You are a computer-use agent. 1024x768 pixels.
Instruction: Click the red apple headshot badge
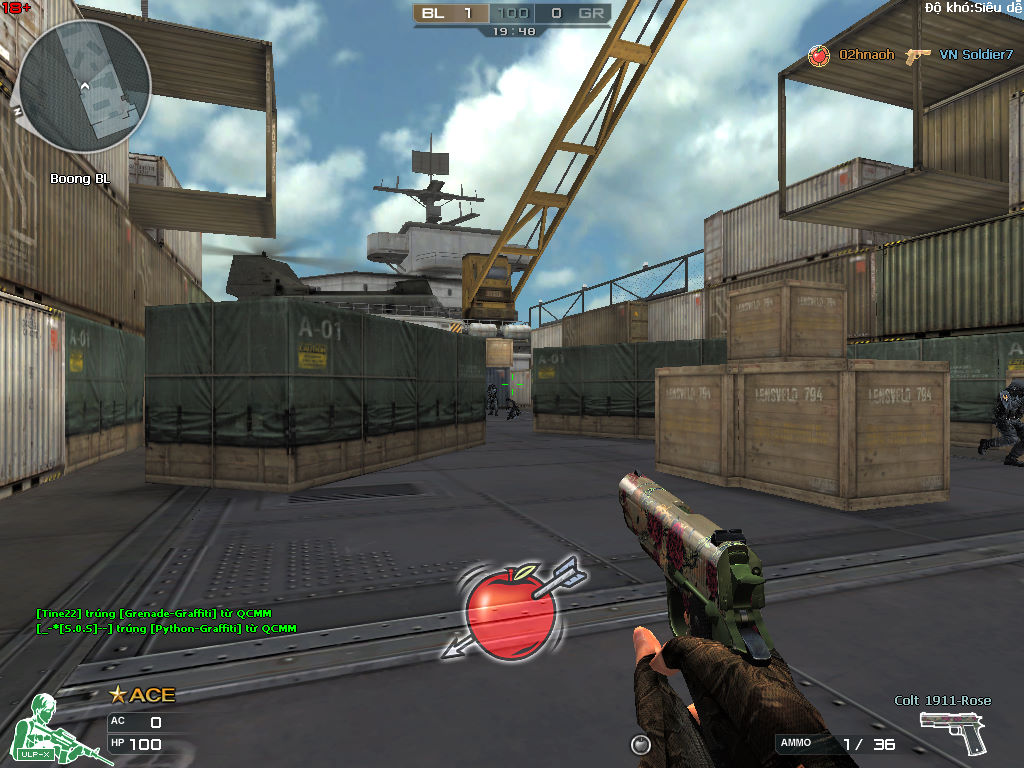click(510, 610)
